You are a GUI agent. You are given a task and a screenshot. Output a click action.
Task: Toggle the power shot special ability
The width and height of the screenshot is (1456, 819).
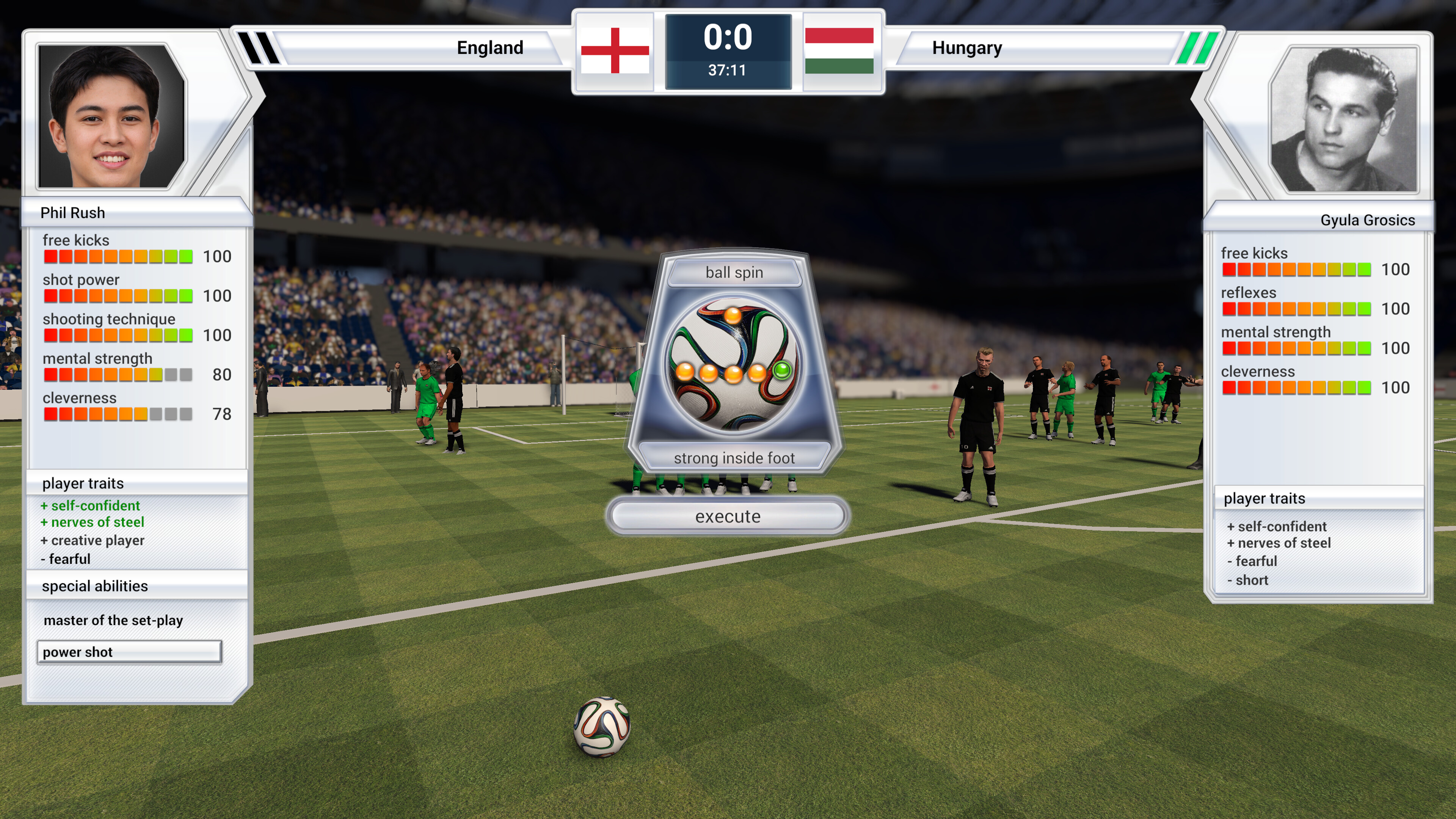click(x=129, y=652)
